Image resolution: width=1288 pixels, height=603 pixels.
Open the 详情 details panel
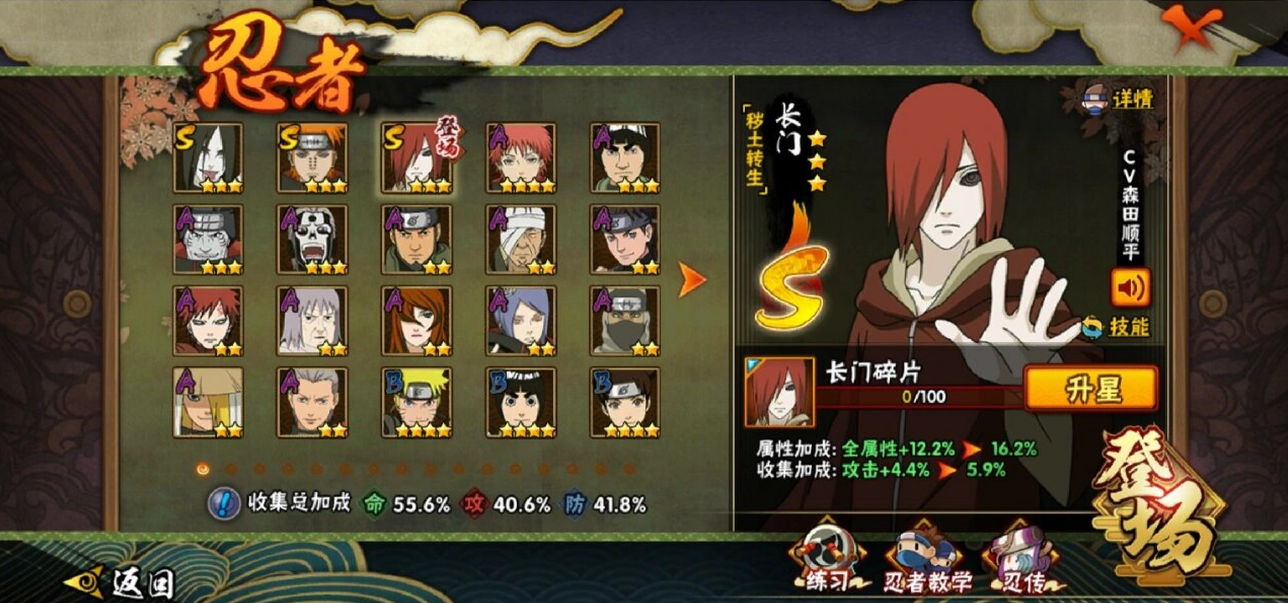1119,99
